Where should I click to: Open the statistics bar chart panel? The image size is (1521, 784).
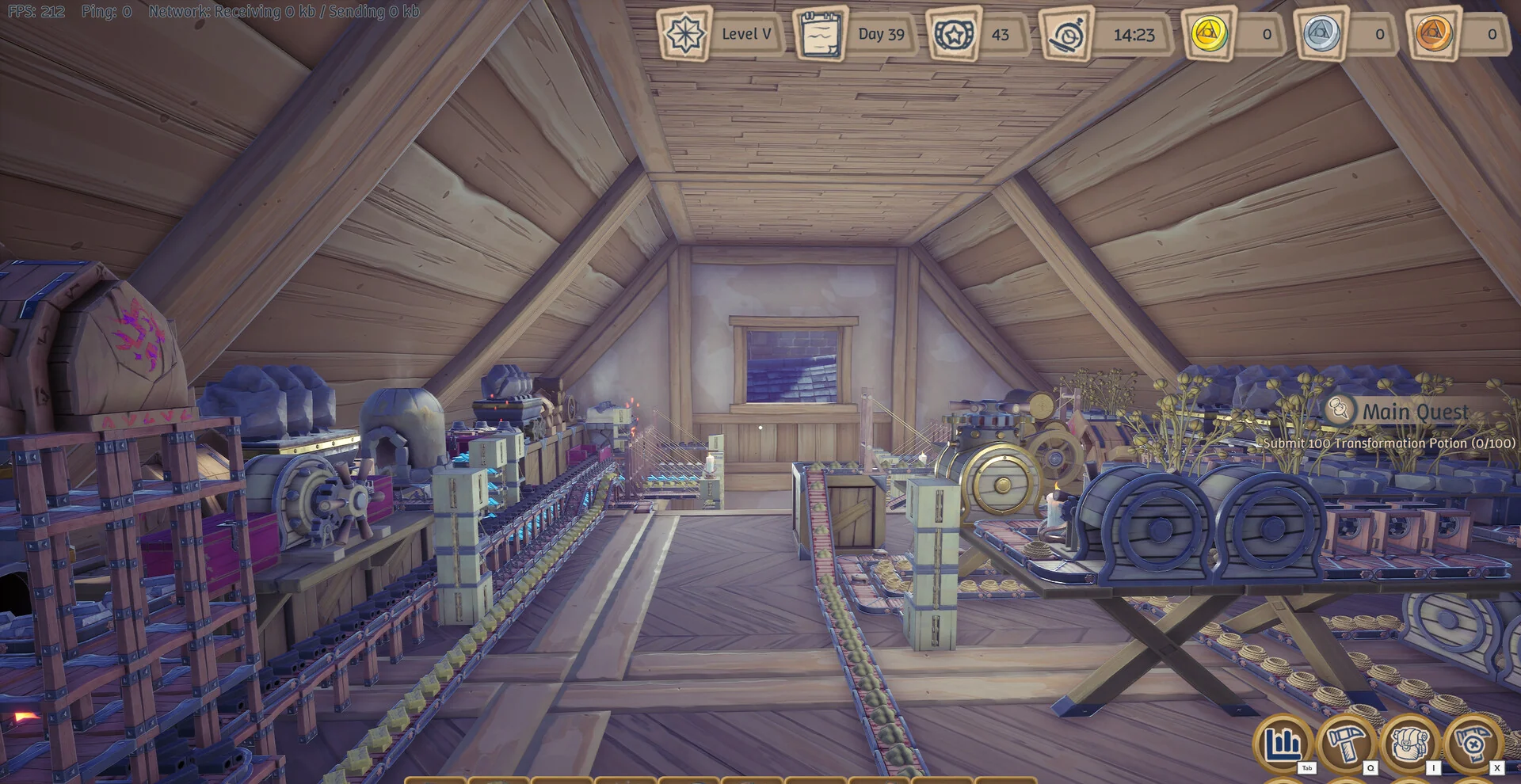(x=1282, y=744)
